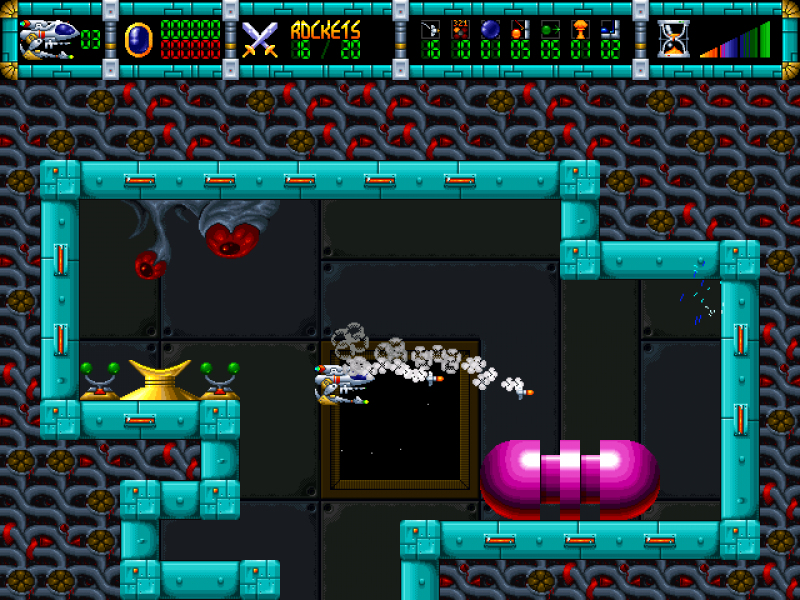Click the blue oval gem icon

pos(136,39)
